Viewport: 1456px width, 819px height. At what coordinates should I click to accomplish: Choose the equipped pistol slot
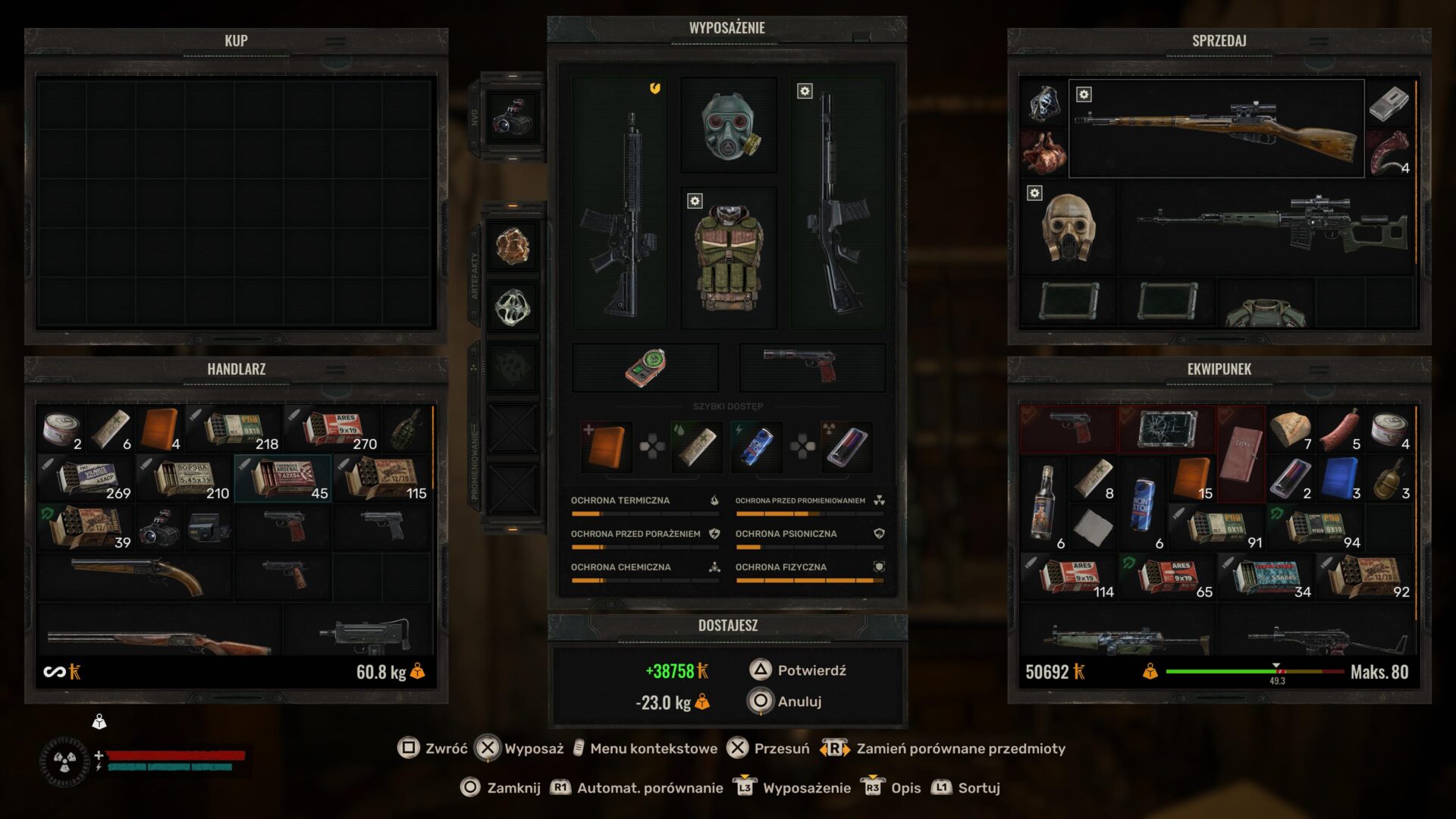click(811, 368)
